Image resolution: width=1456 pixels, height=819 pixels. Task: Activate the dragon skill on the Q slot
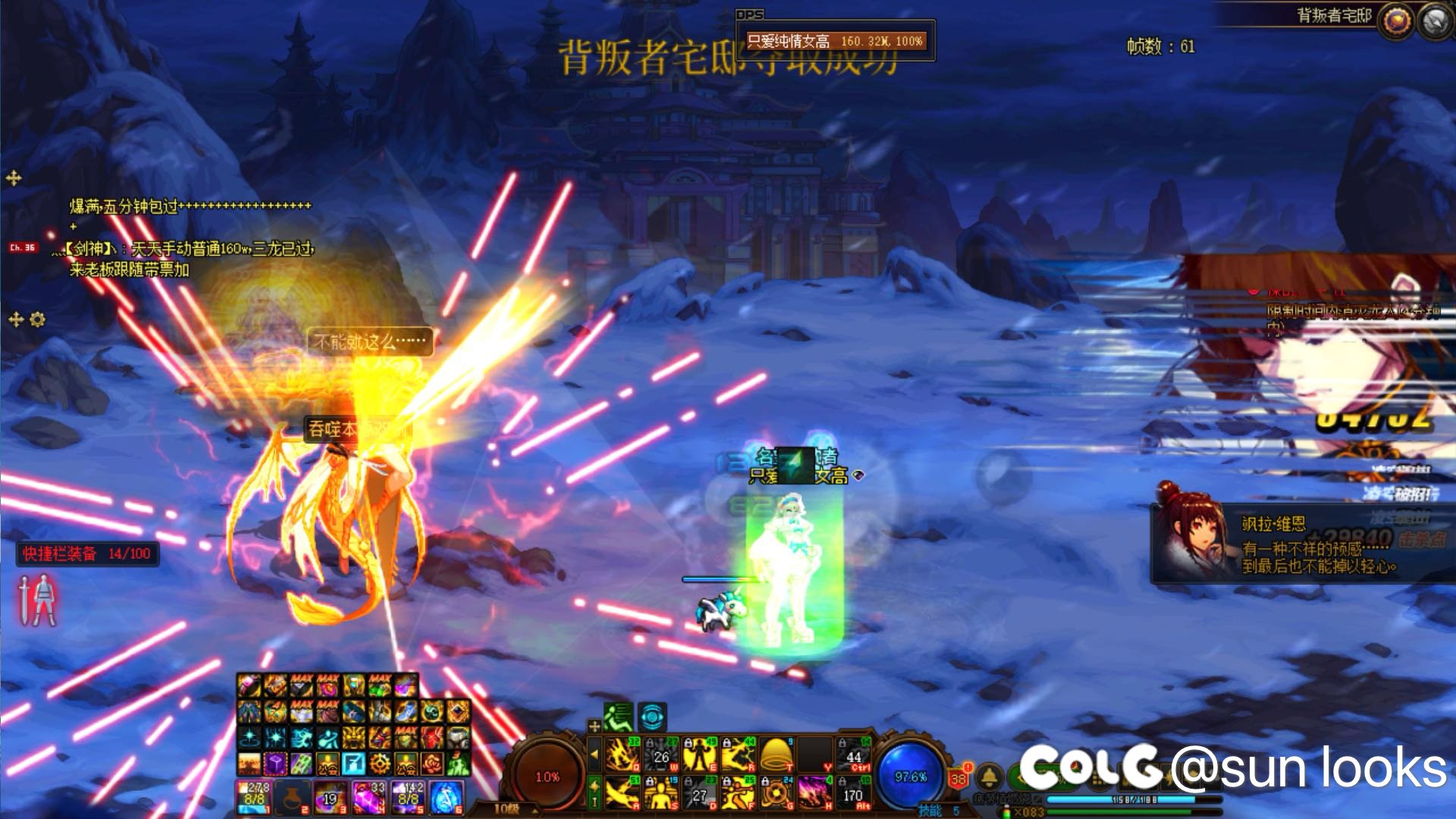point(622,755)
